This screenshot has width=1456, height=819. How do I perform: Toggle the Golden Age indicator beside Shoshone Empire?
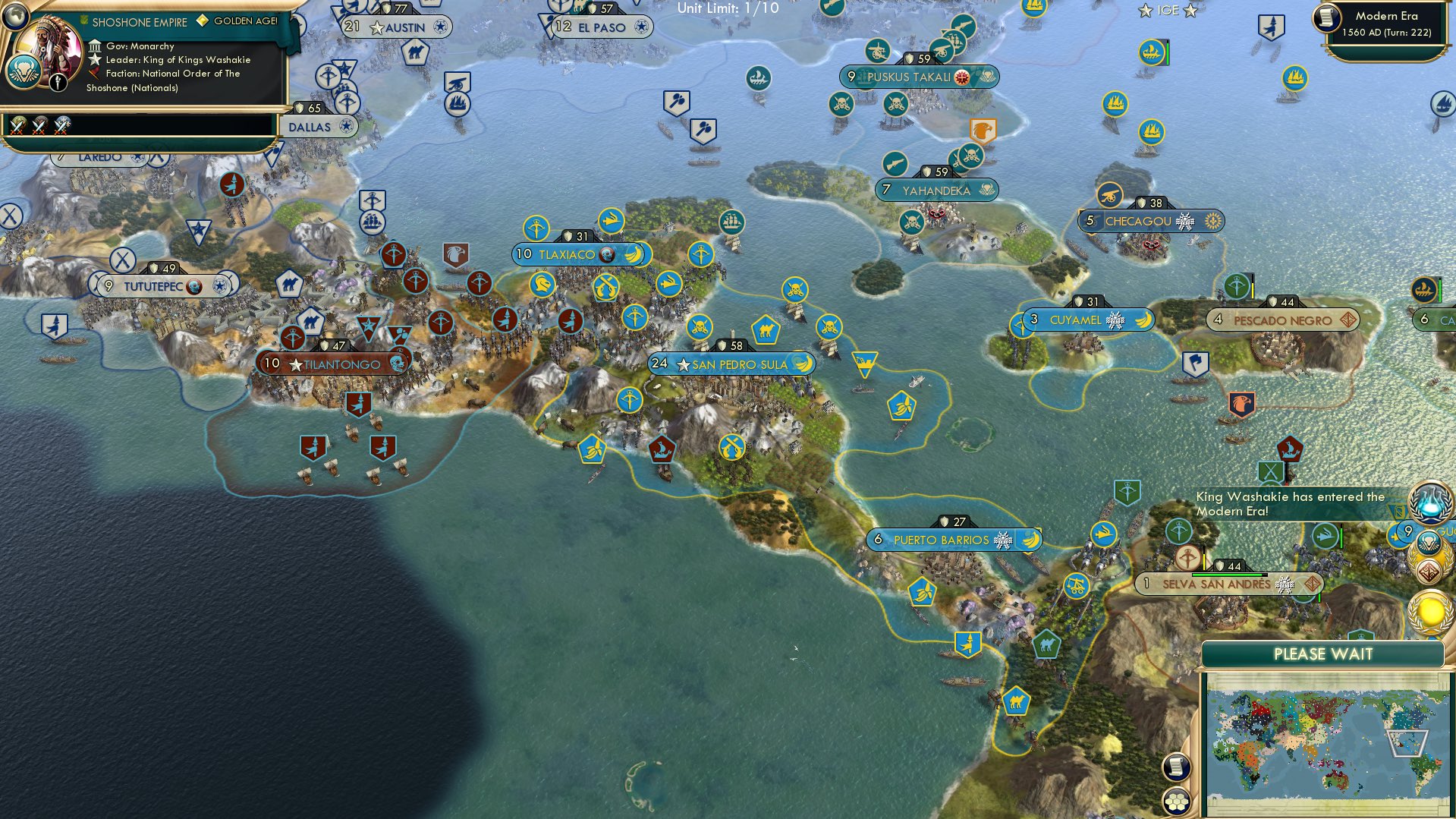(x=201, y=22)
